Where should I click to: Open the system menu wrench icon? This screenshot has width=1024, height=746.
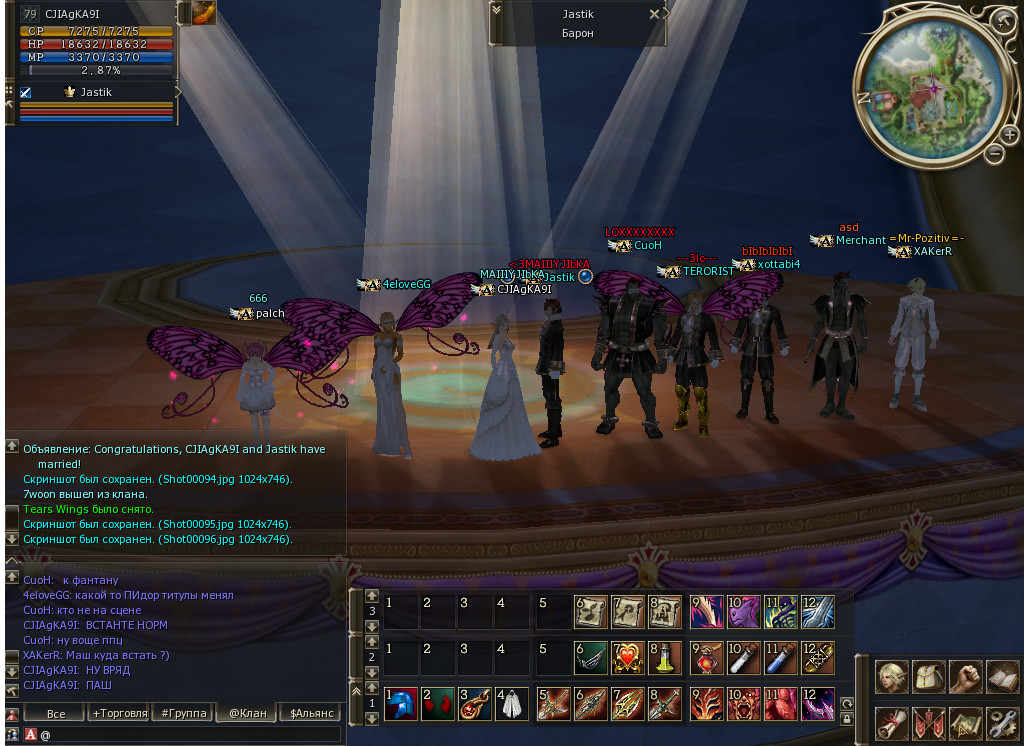[1002, 722]
